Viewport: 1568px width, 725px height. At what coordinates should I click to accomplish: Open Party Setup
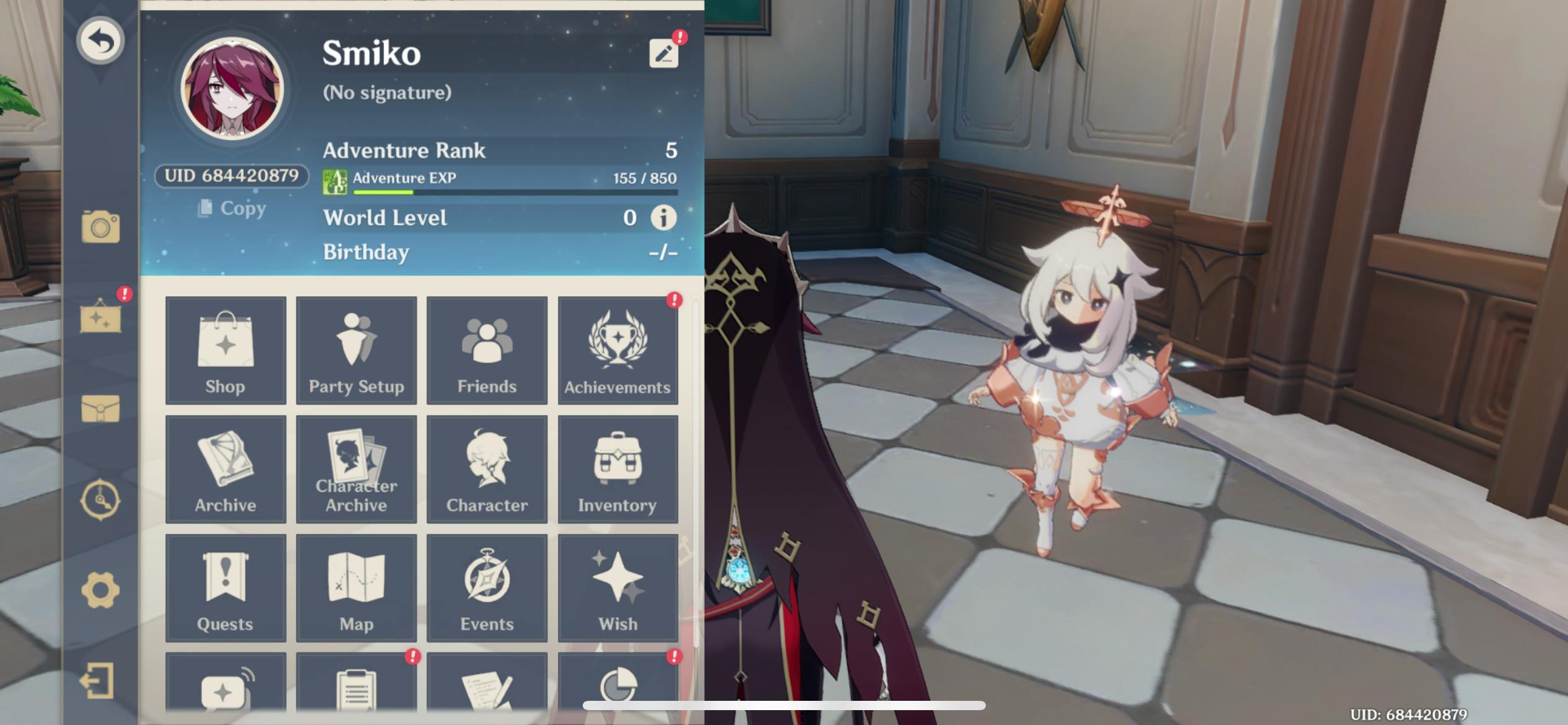[356, 351]
